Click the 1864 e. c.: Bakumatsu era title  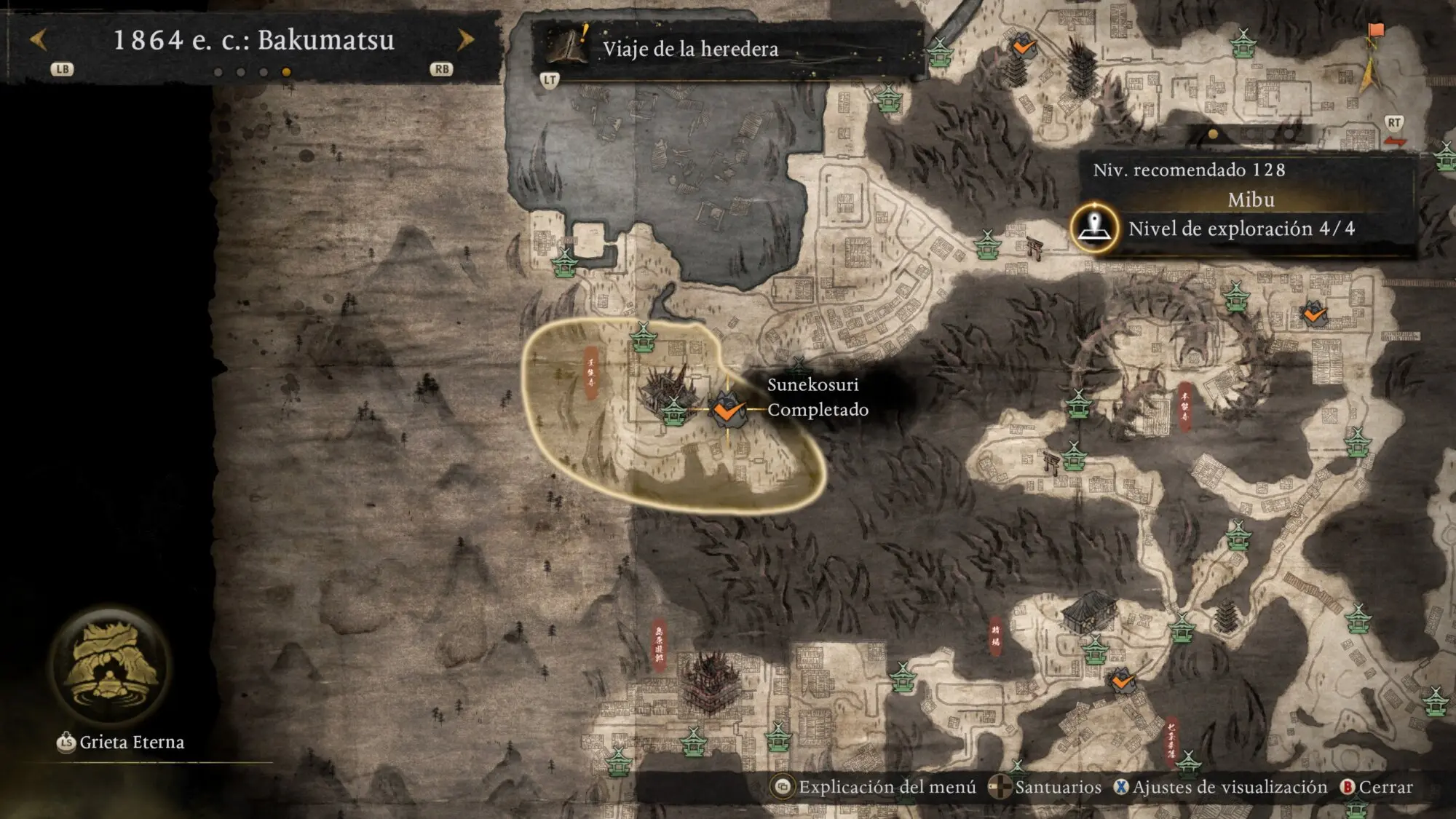pyautogui.click(x=253, y=40)
